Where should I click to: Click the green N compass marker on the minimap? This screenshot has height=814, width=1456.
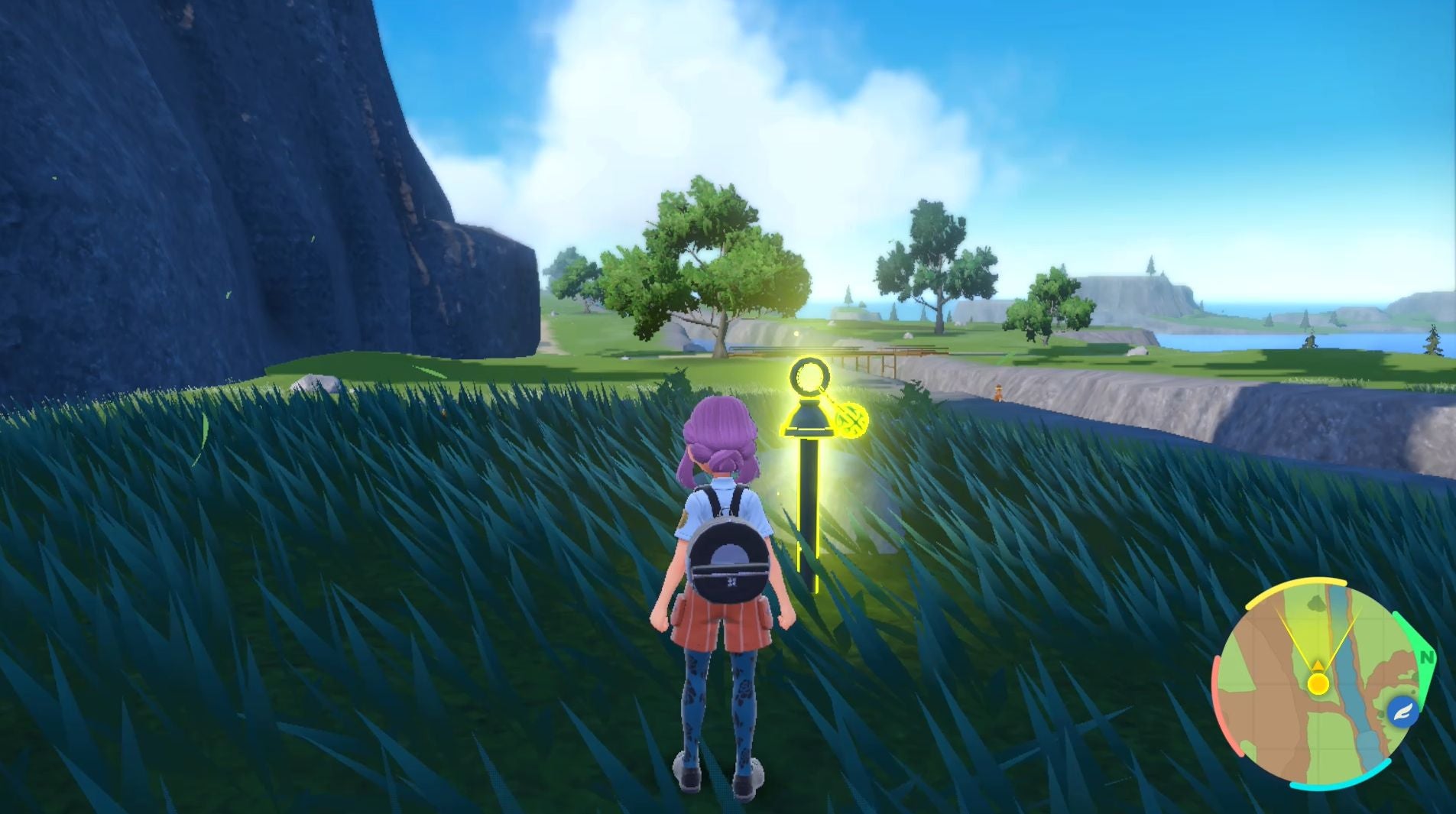point(1425,657)
